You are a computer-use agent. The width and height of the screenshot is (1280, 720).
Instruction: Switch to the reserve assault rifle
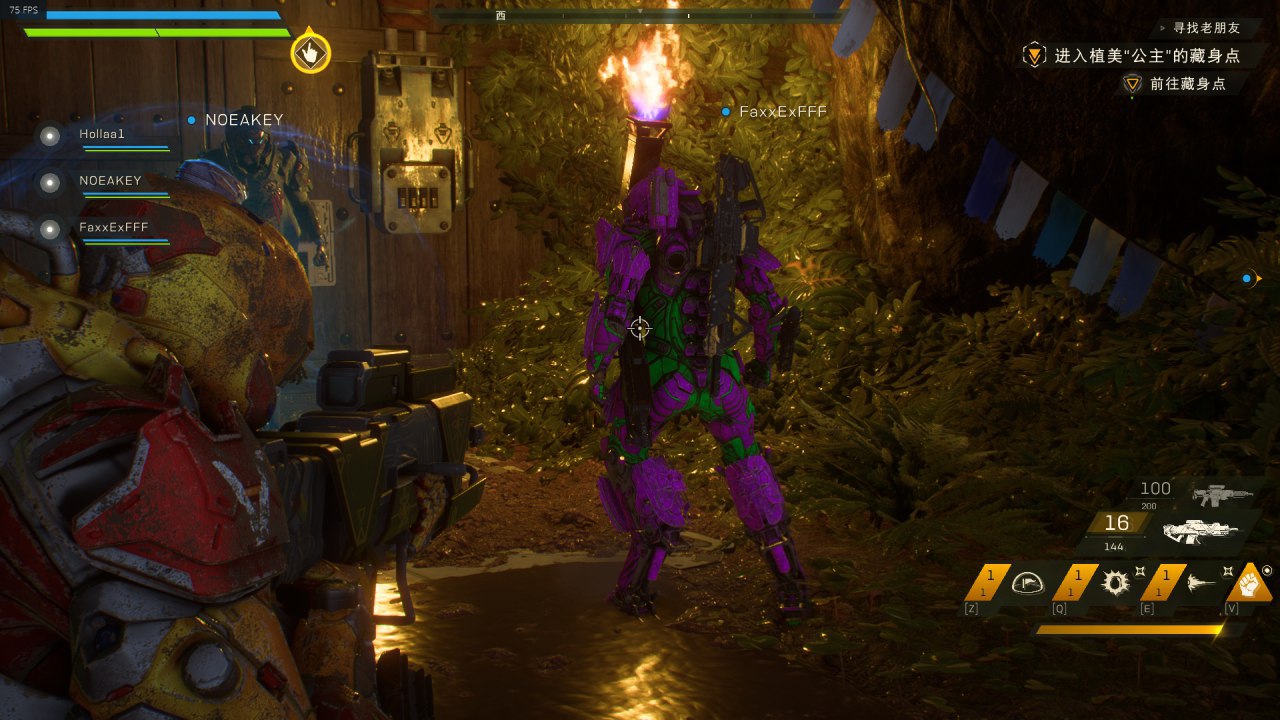[x=1222, y=492]
